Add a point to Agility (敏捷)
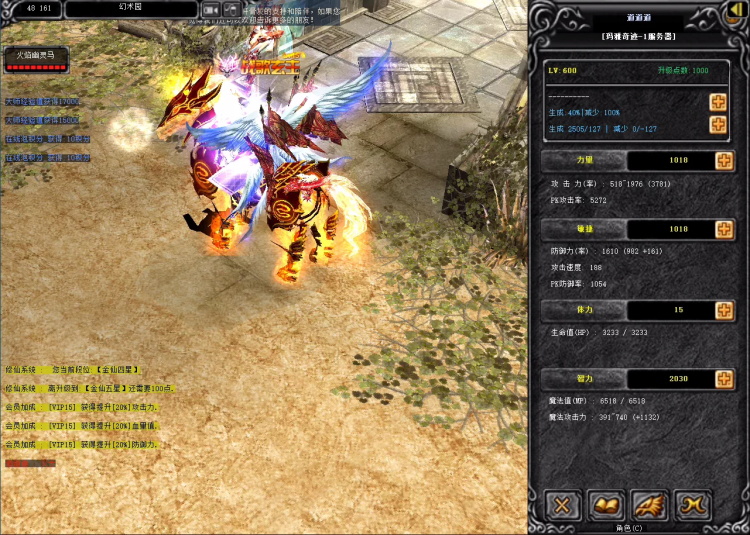Screen dimensions: 750x535 click(x=724, y=229)
